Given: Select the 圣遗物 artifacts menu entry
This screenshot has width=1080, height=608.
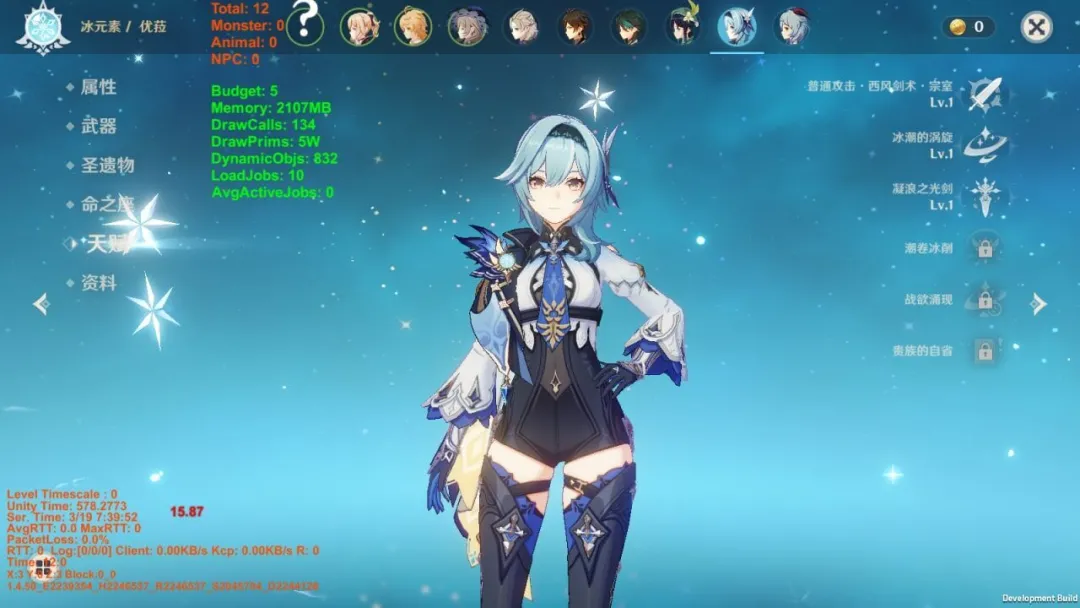Looking at the screenshot, I should pyautogui.click(x=106, y=165).
